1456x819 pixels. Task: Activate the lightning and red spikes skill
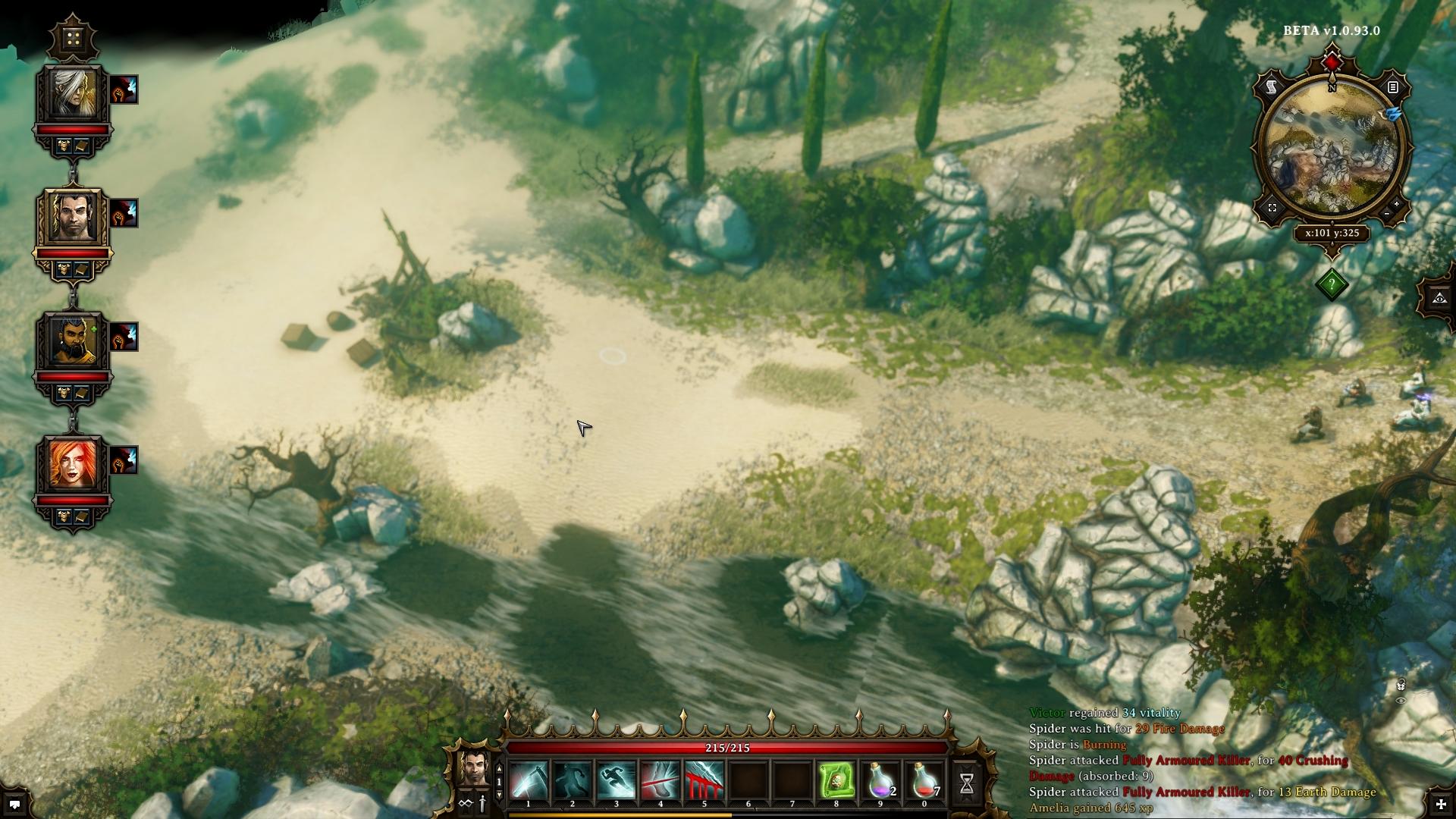[x=704, y=780]
